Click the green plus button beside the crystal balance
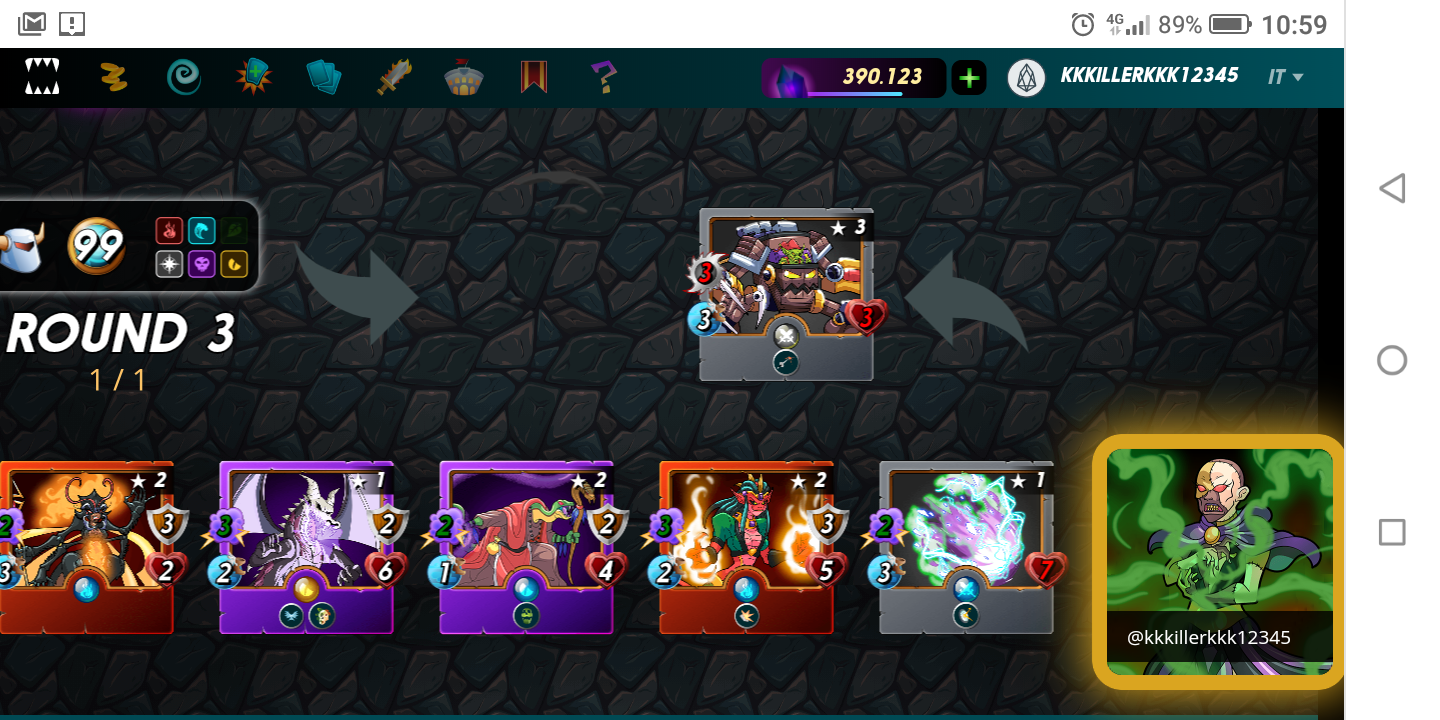1440x720 pixels. 968,77
